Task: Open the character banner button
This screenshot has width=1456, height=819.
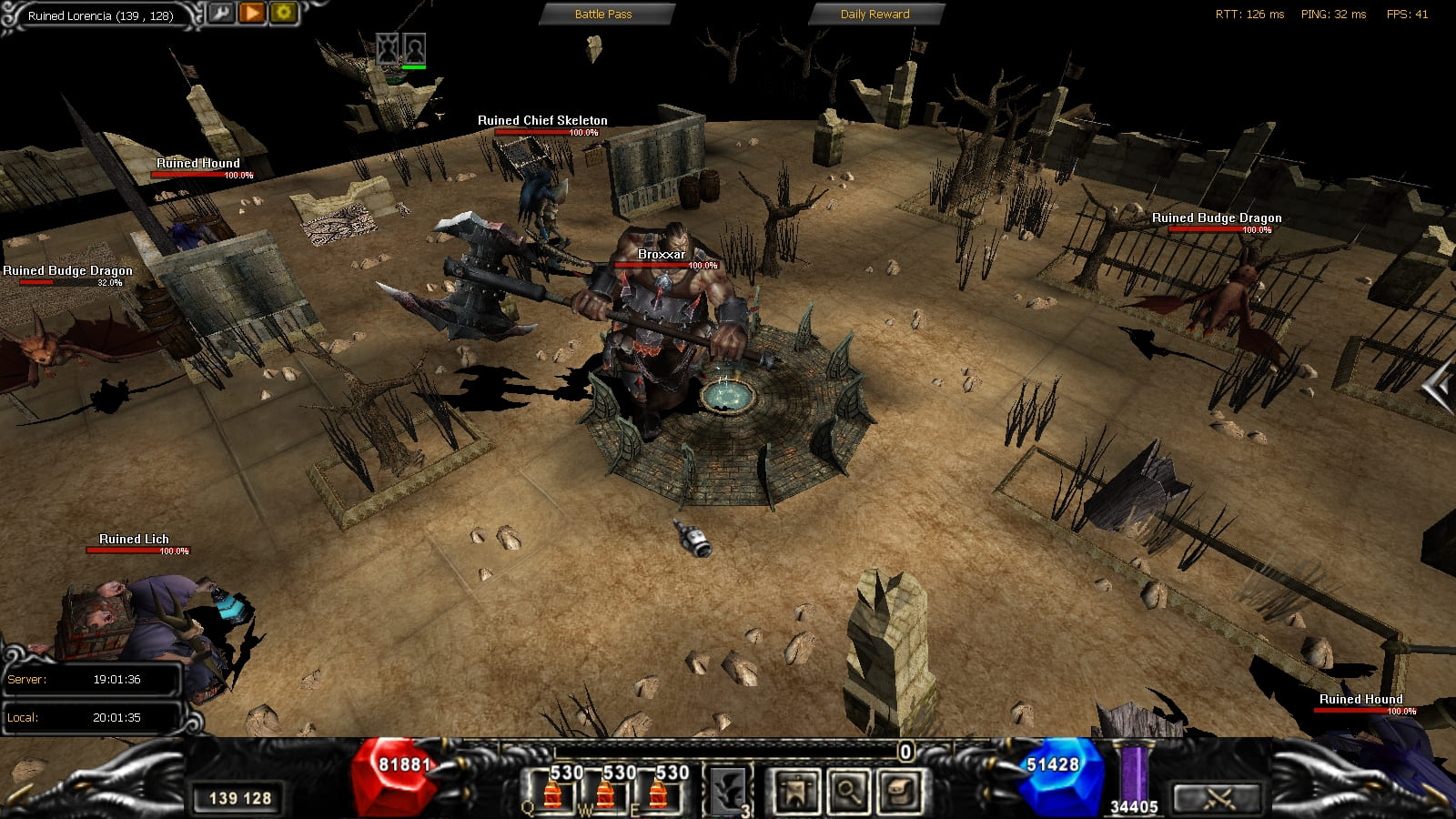Action: coord(795,790)
